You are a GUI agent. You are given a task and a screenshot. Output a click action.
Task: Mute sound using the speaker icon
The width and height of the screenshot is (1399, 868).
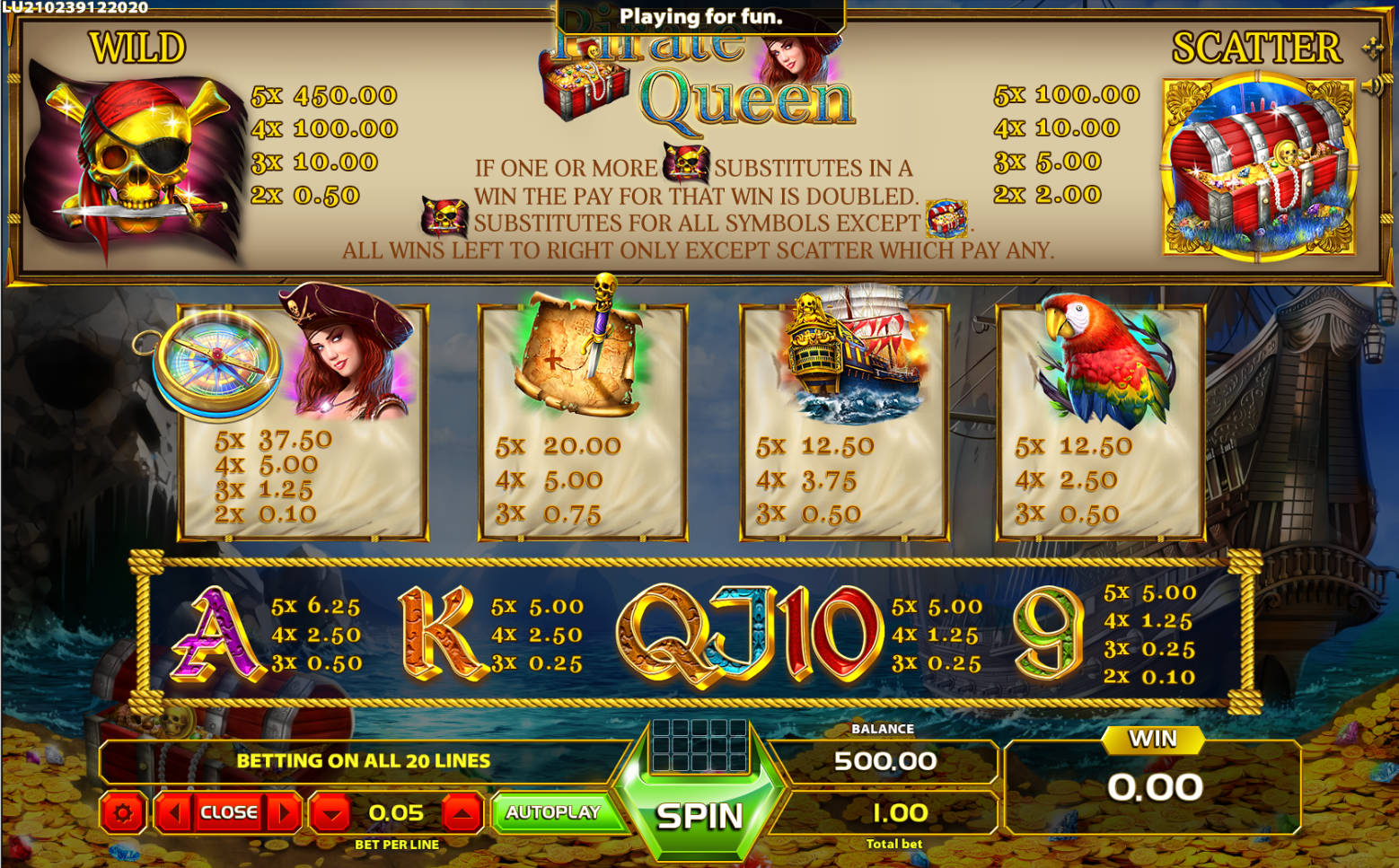coord(1368,85)
